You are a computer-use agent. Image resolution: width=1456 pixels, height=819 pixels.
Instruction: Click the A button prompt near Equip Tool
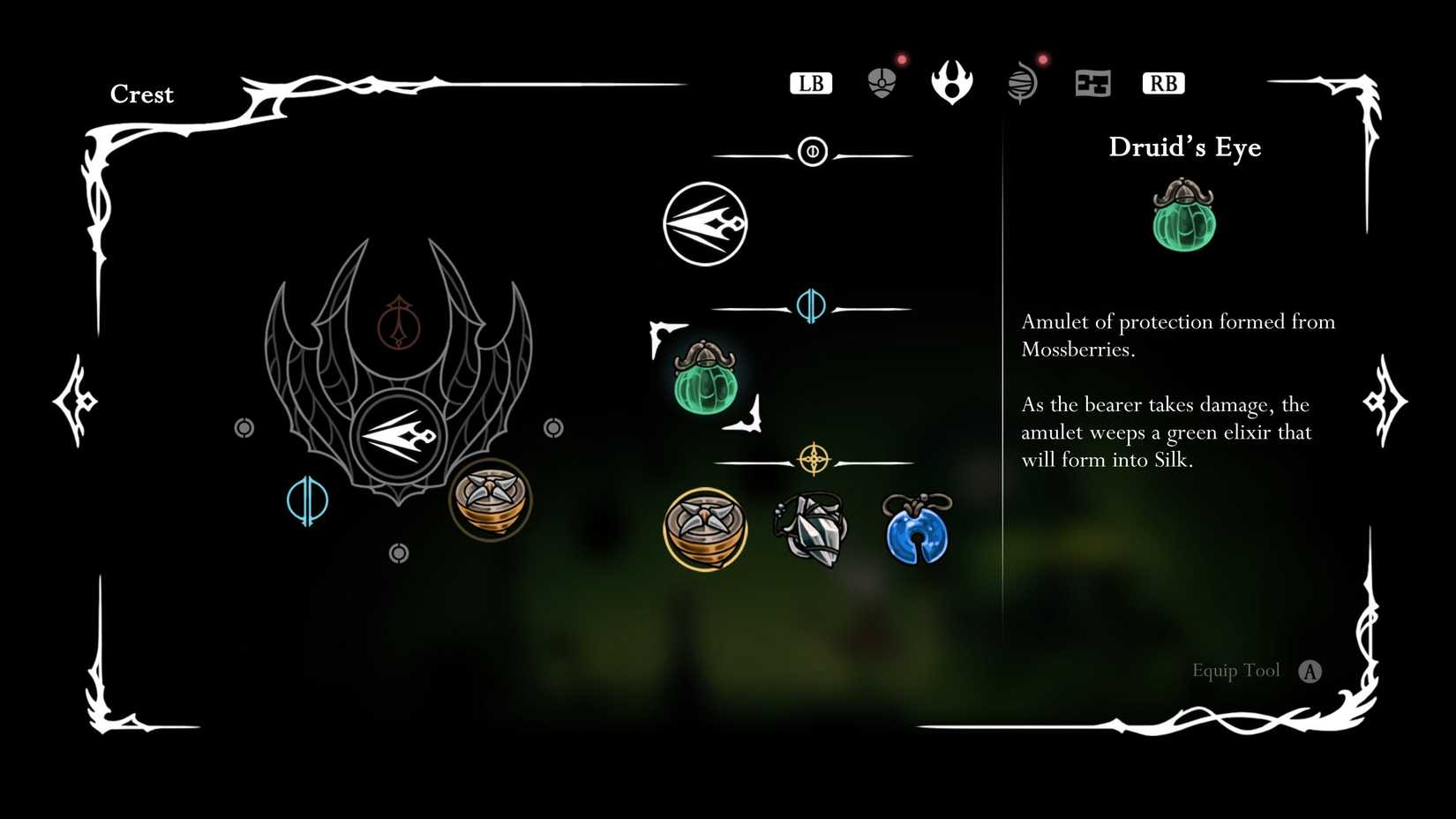[1311, 671]
